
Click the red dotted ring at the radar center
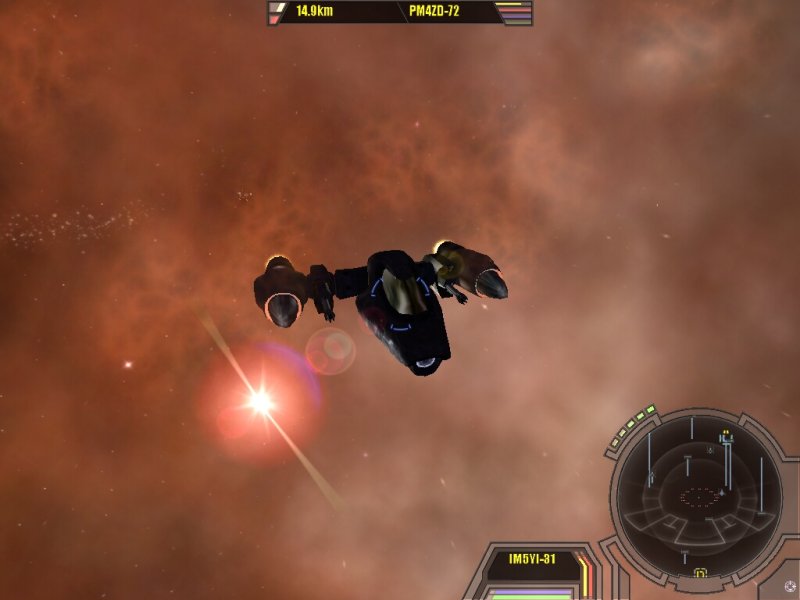tap(700, 495)
